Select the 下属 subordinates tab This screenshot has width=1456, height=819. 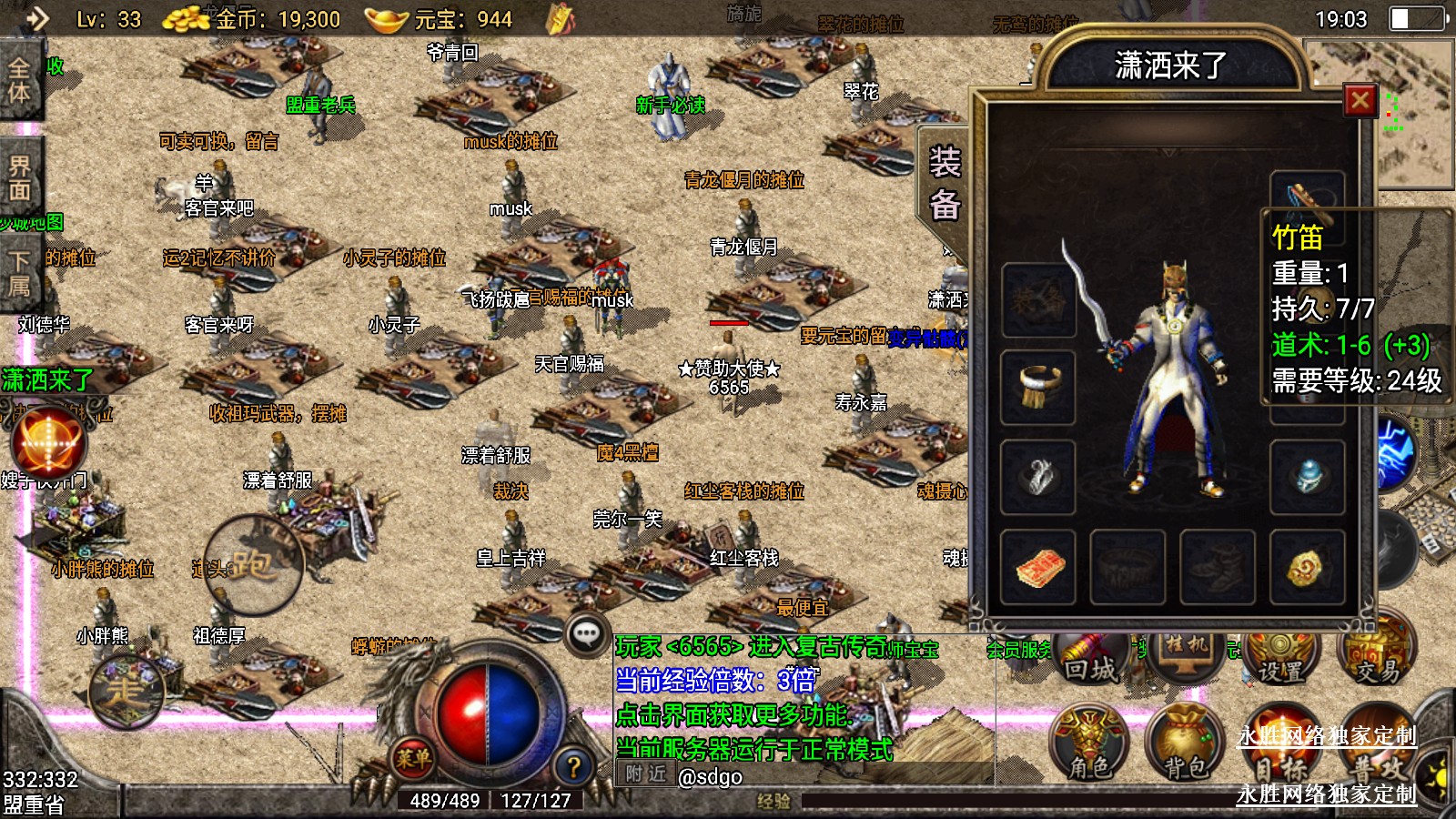click(20, 273)
